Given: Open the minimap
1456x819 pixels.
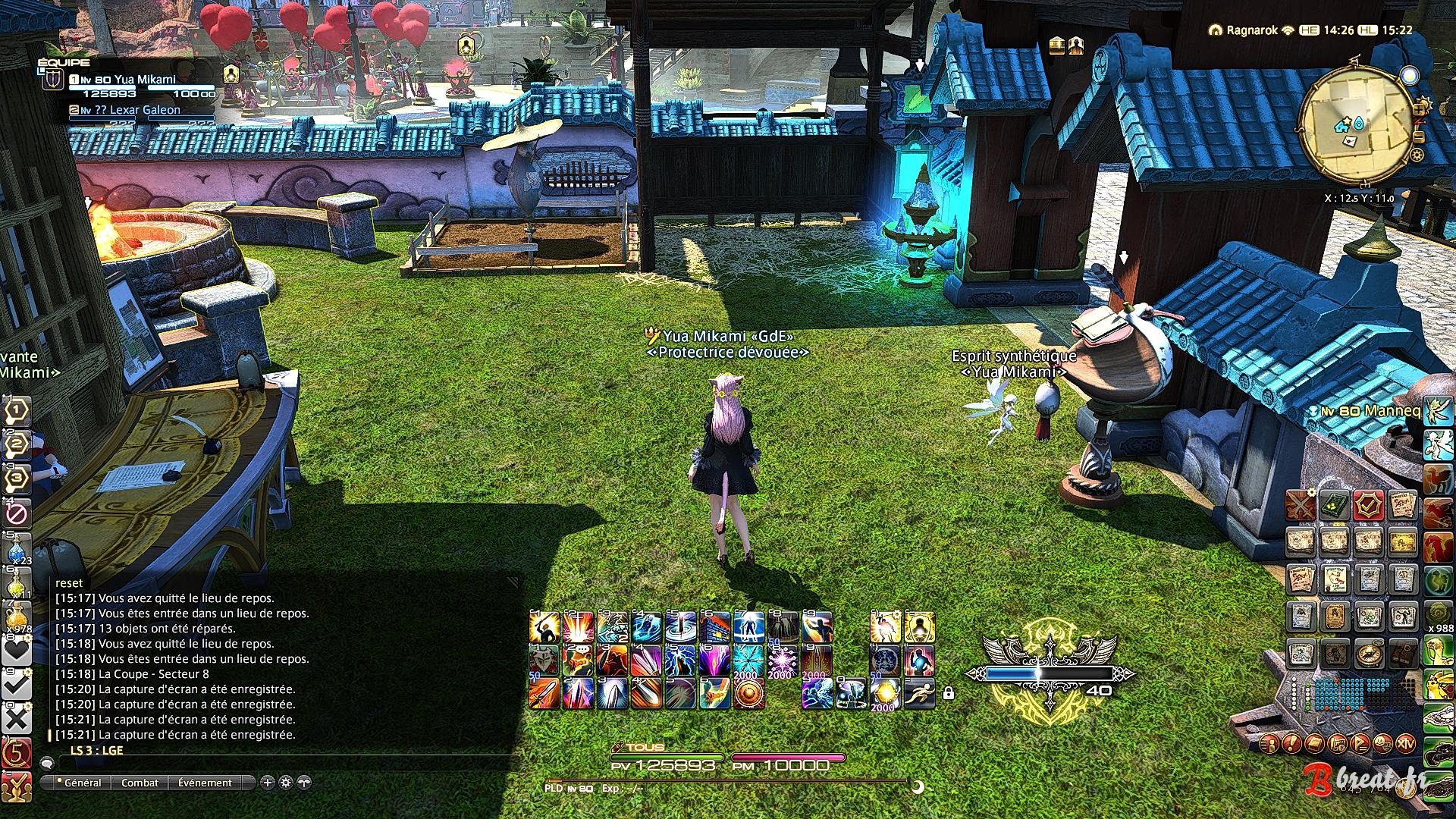Looking at the screenshot, I should [1357, 121].
